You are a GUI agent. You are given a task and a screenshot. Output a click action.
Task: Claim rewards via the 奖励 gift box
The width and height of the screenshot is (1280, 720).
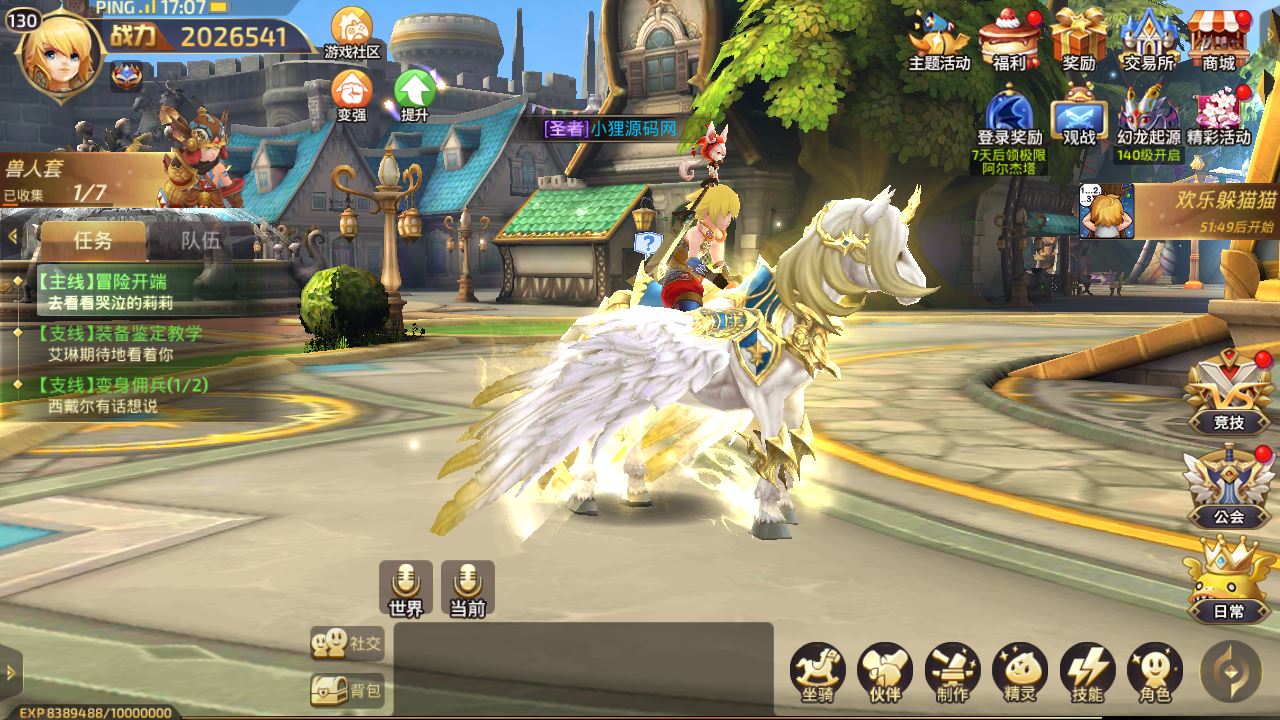1079,38
